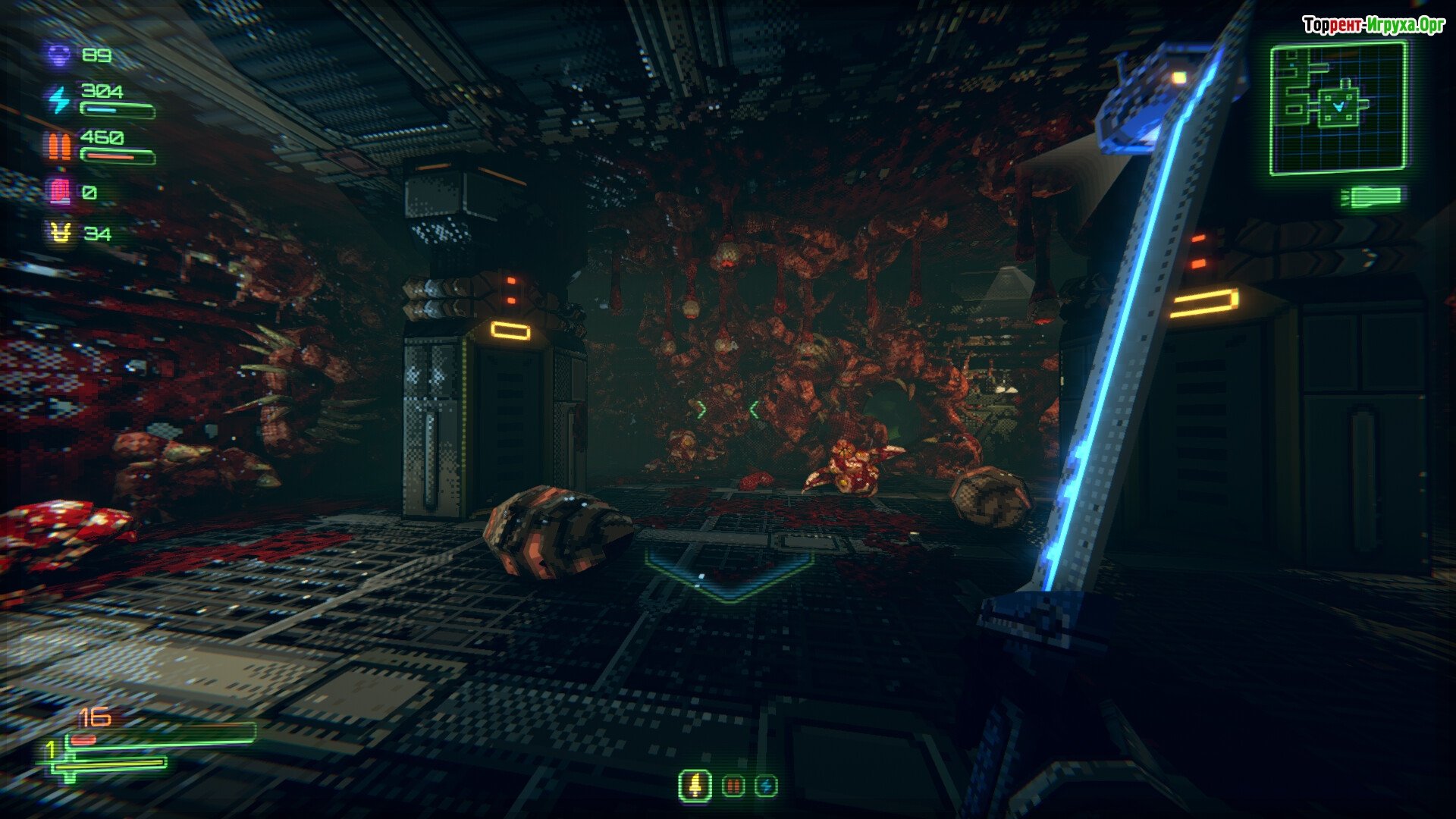Choose the blue lightning weapon slot
Screen dimensions: 1456x819
click(766, 786)
